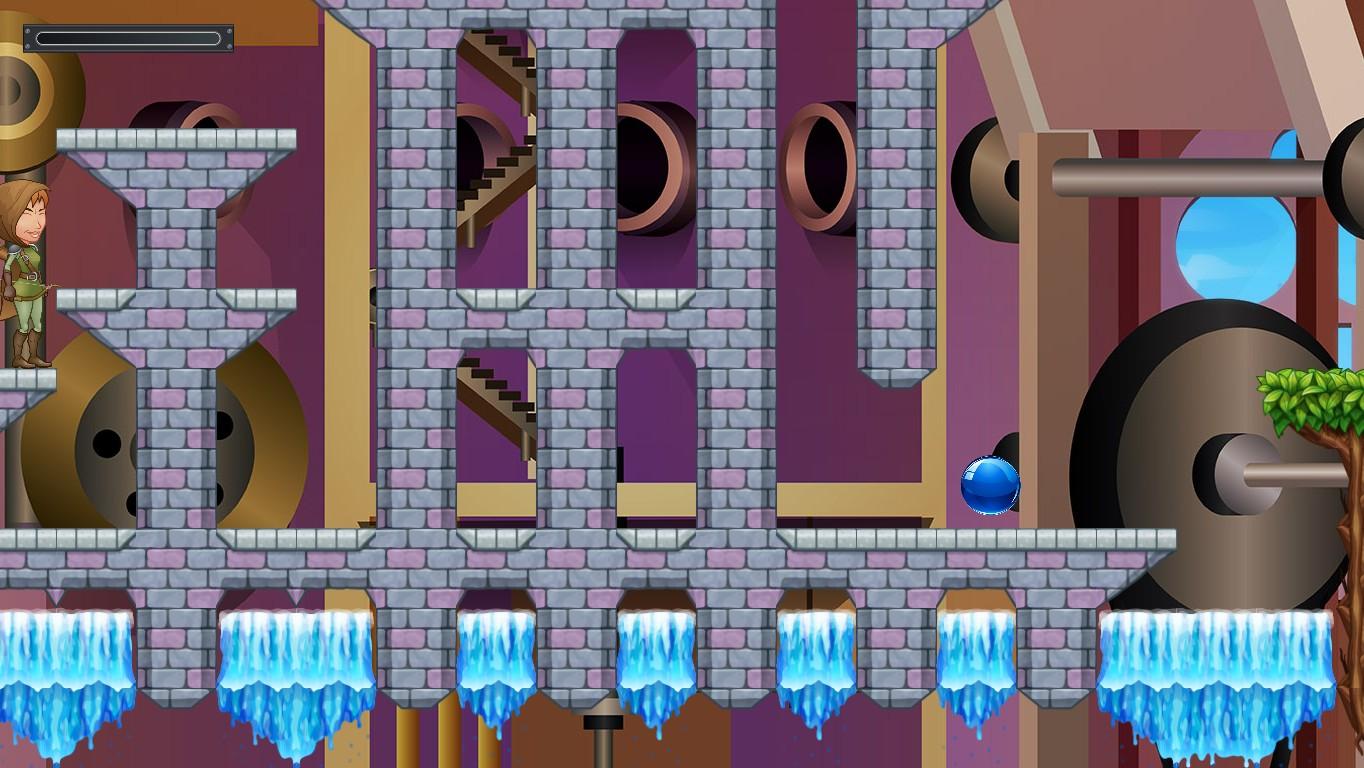Viewport: 1364px width, 768px height.
Task: Click the empty health bar at the top left
Action: [x=130, y=35]
